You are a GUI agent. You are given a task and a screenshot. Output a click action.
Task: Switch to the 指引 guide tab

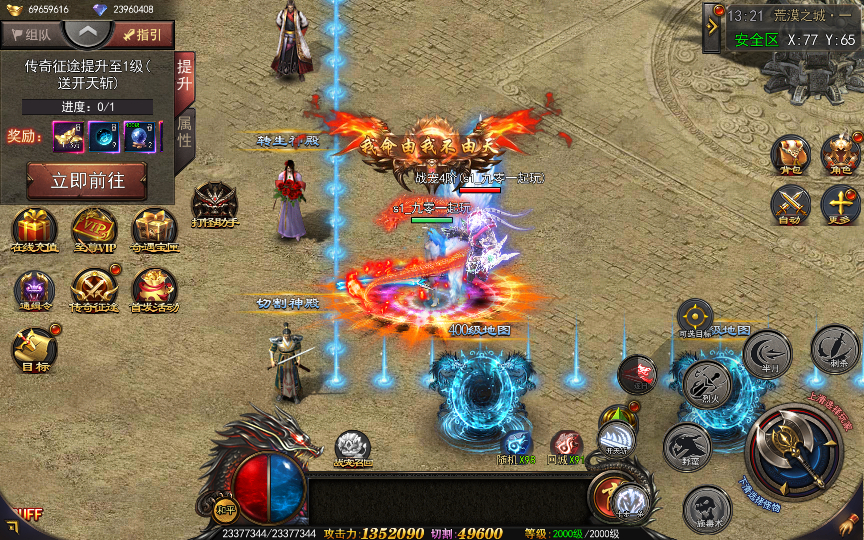point(142,34)
